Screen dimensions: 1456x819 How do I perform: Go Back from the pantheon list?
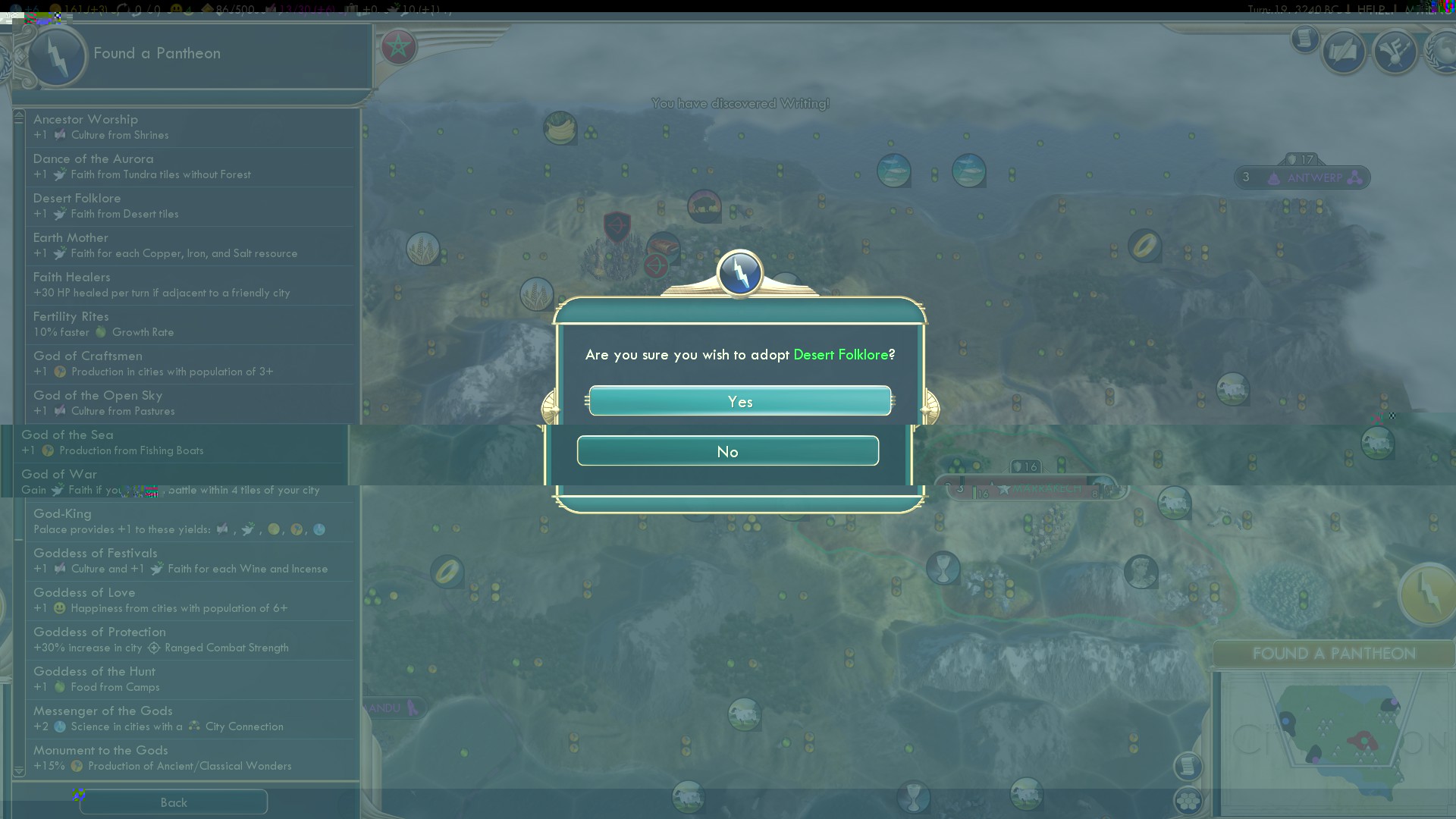click(174, 802)
